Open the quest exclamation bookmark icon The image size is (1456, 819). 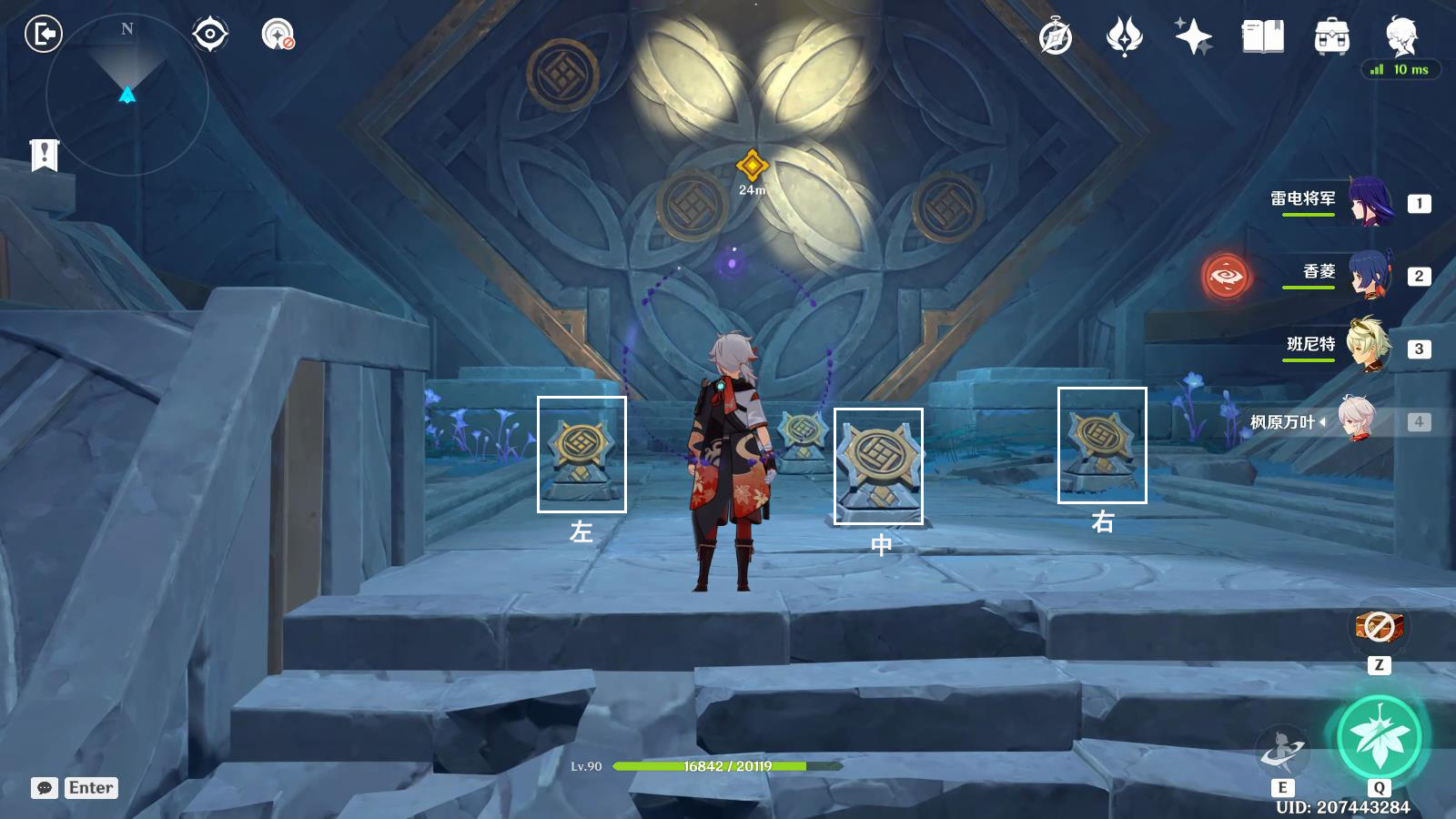[44, 155]
